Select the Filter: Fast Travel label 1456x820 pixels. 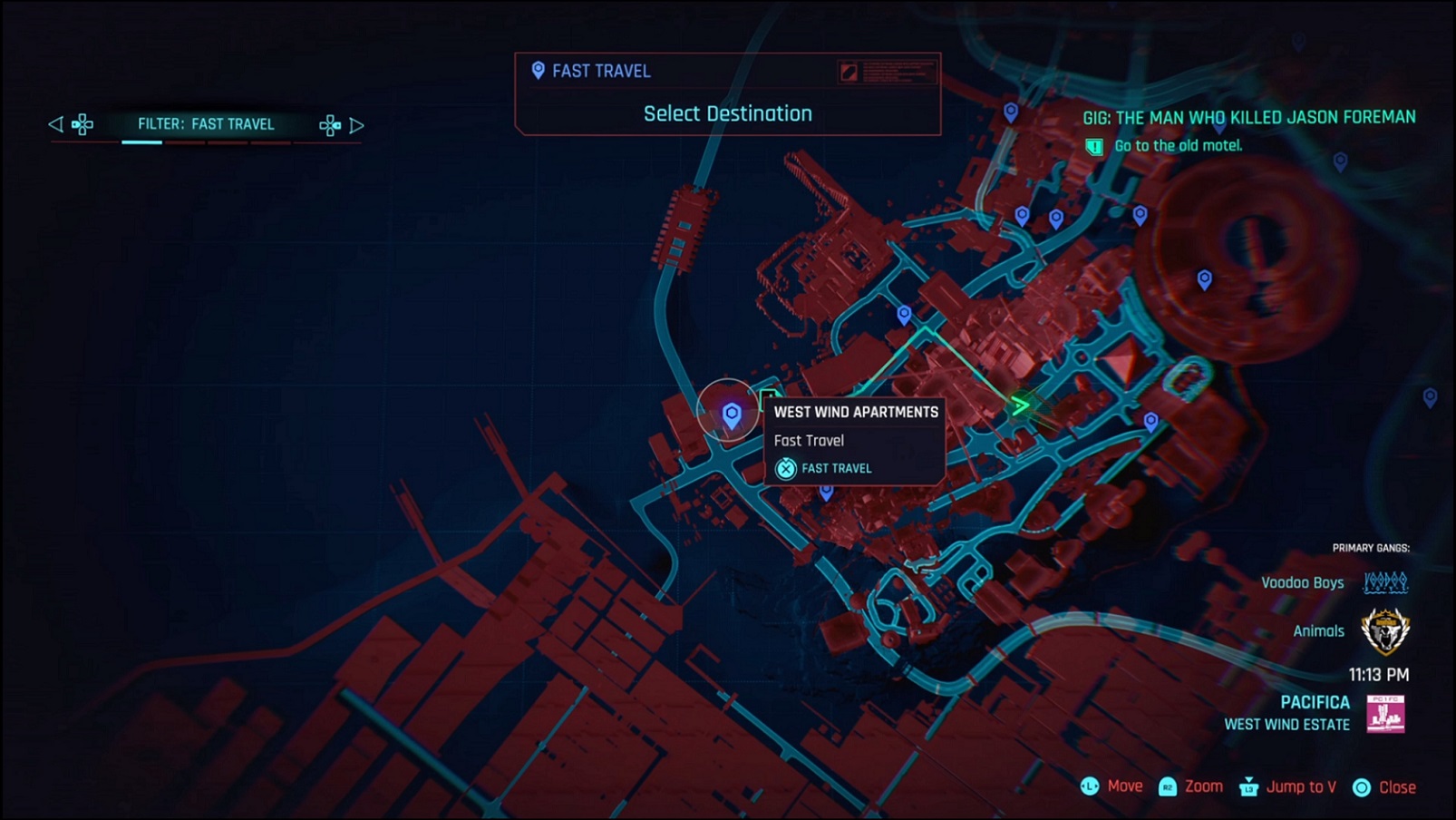click(207, 124)
